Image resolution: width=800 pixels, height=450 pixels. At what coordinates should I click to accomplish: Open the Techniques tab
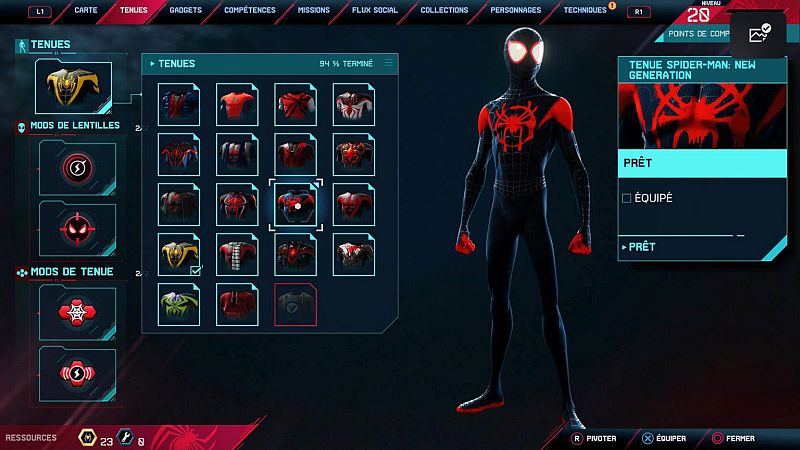[x=585, y=10]
